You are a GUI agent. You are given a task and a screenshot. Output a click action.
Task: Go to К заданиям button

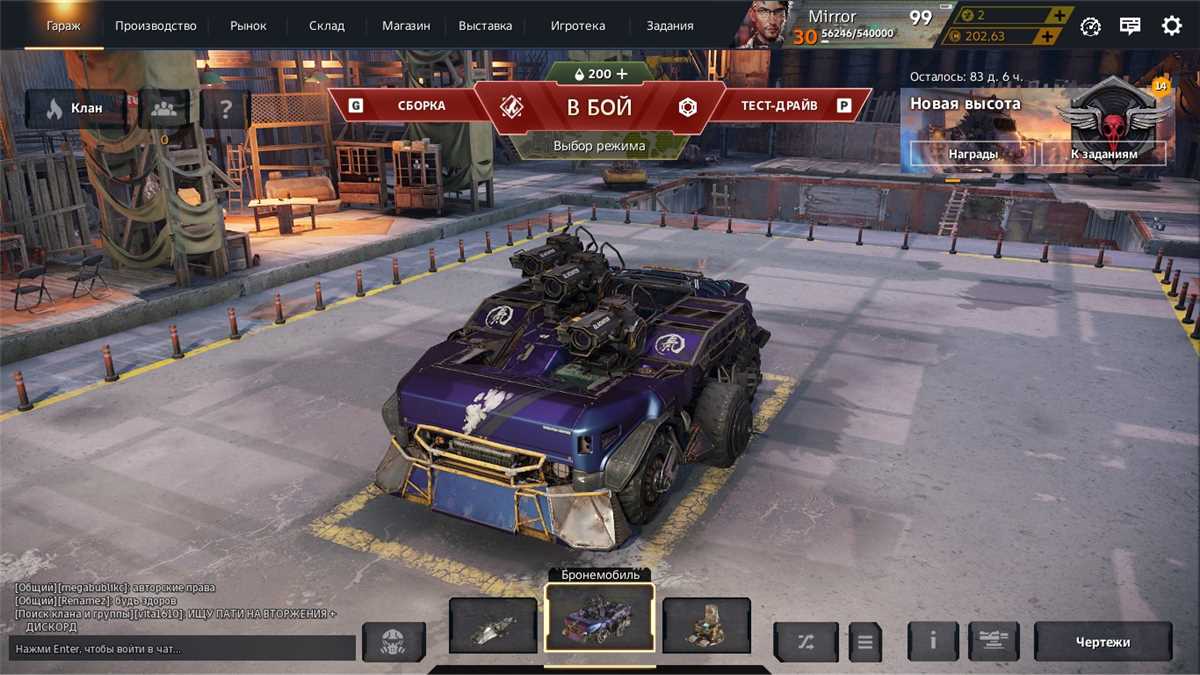click(1103, 154)
